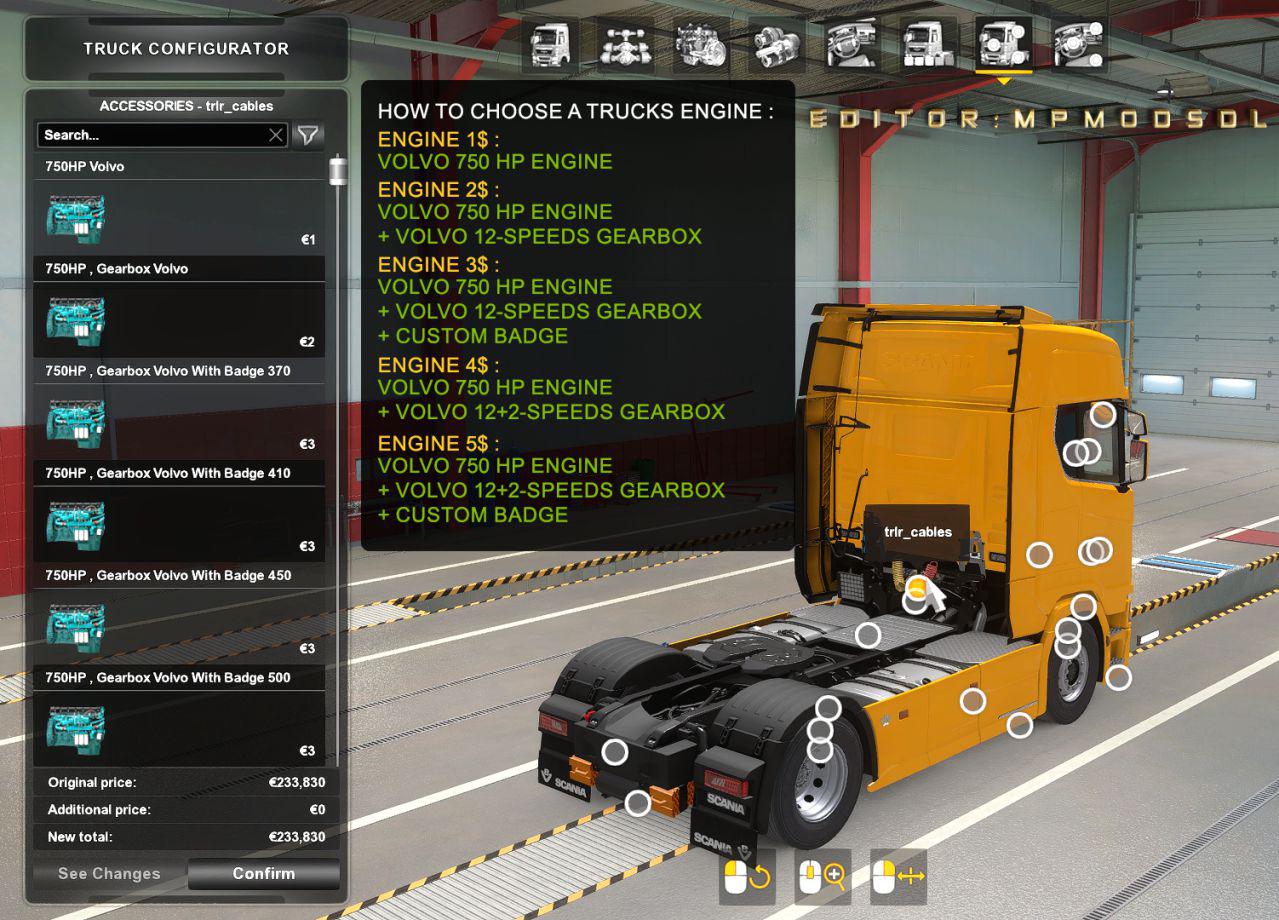
Task: Show the steering wheel interior category tab
Action: point(851,45)
